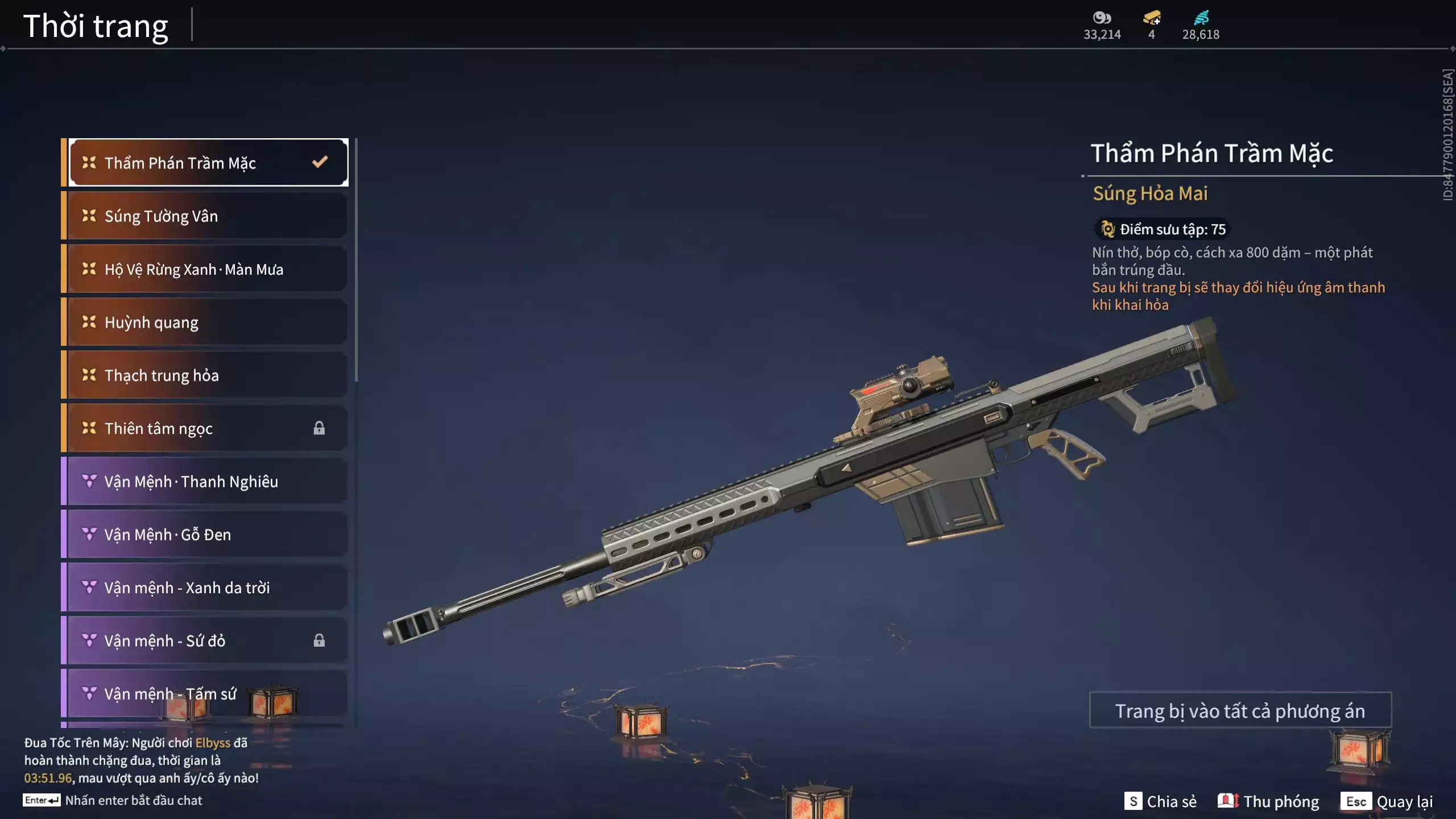Choose the Súng Tường Vân skin
Image resolution: width=1456 pixels, height=819 pixels.
tap(207, 216)
